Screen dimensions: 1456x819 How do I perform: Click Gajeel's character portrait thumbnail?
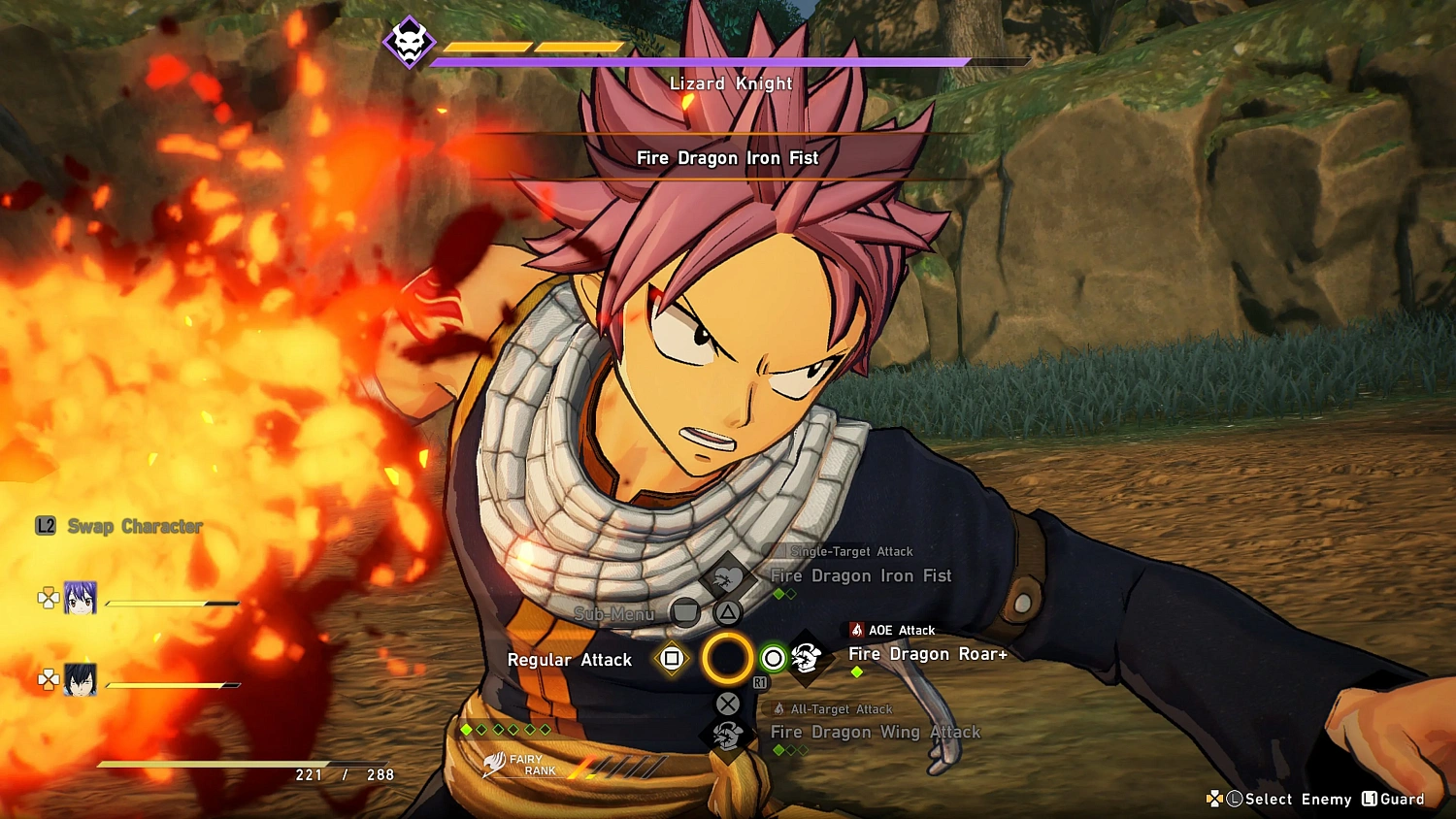pyautogui.click(x=83, y=679)
